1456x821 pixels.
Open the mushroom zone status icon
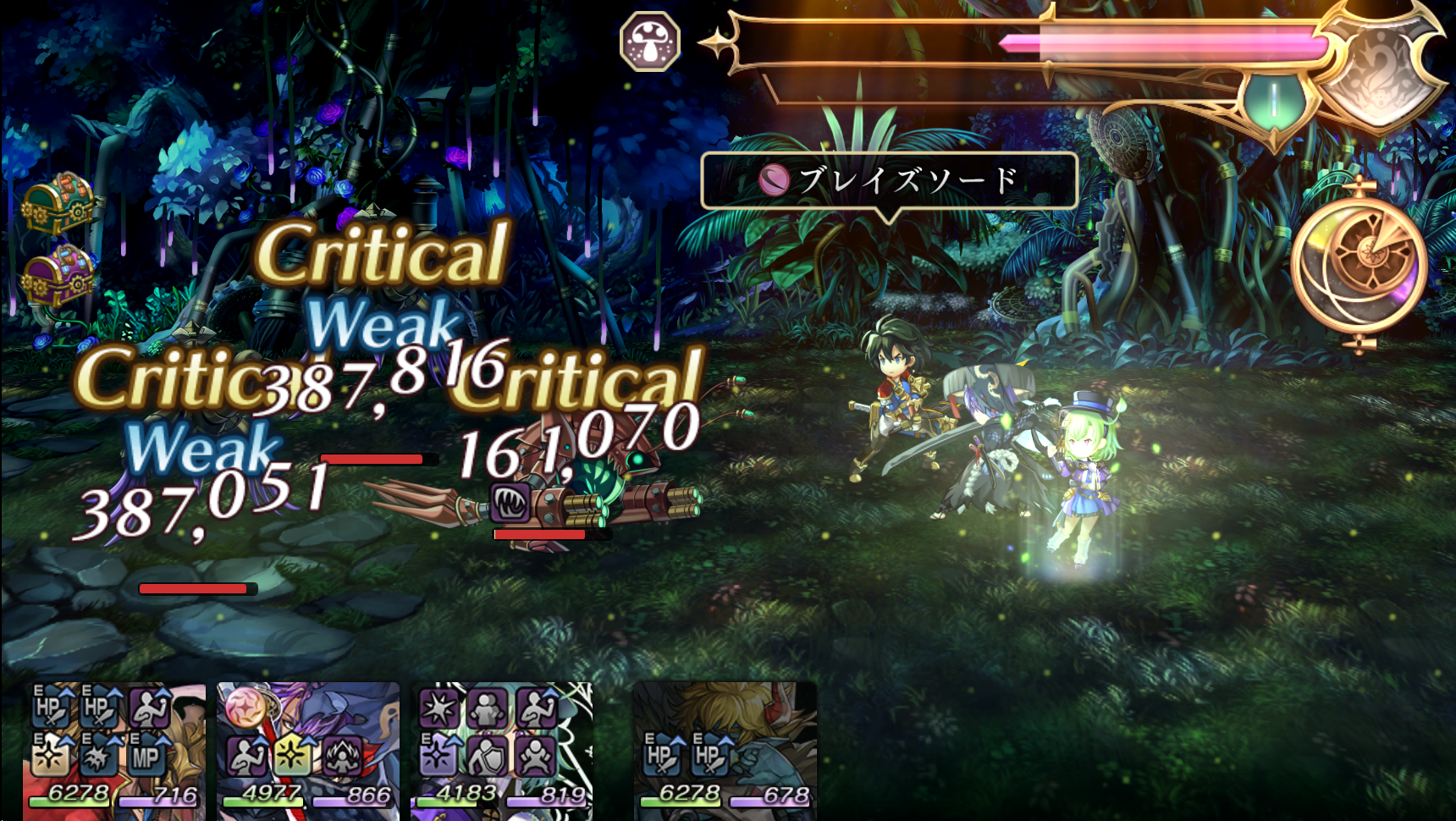click(x=650, y=41)
